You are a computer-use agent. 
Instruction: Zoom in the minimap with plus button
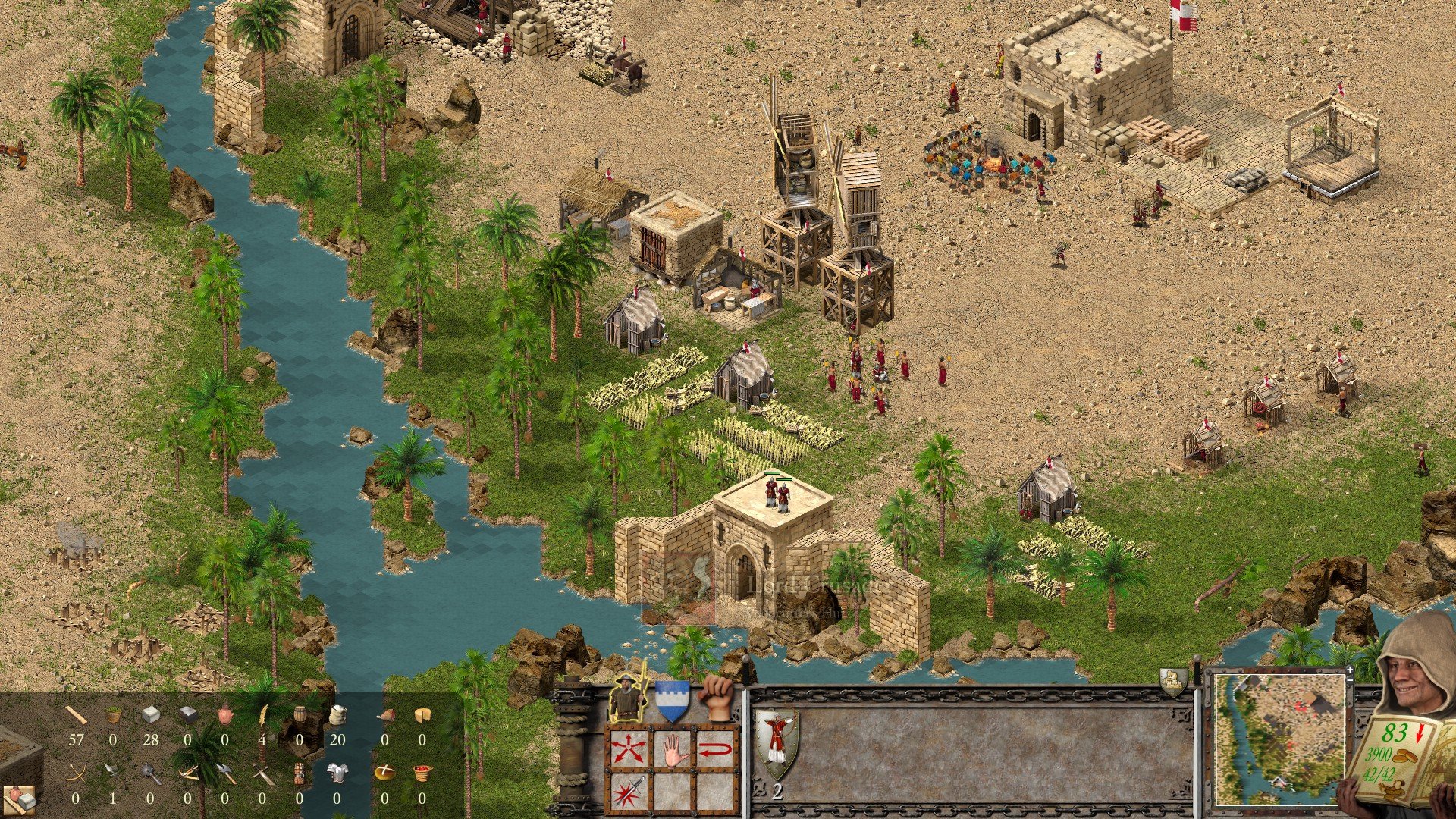pyautogui.click(x=1349, y=670)
